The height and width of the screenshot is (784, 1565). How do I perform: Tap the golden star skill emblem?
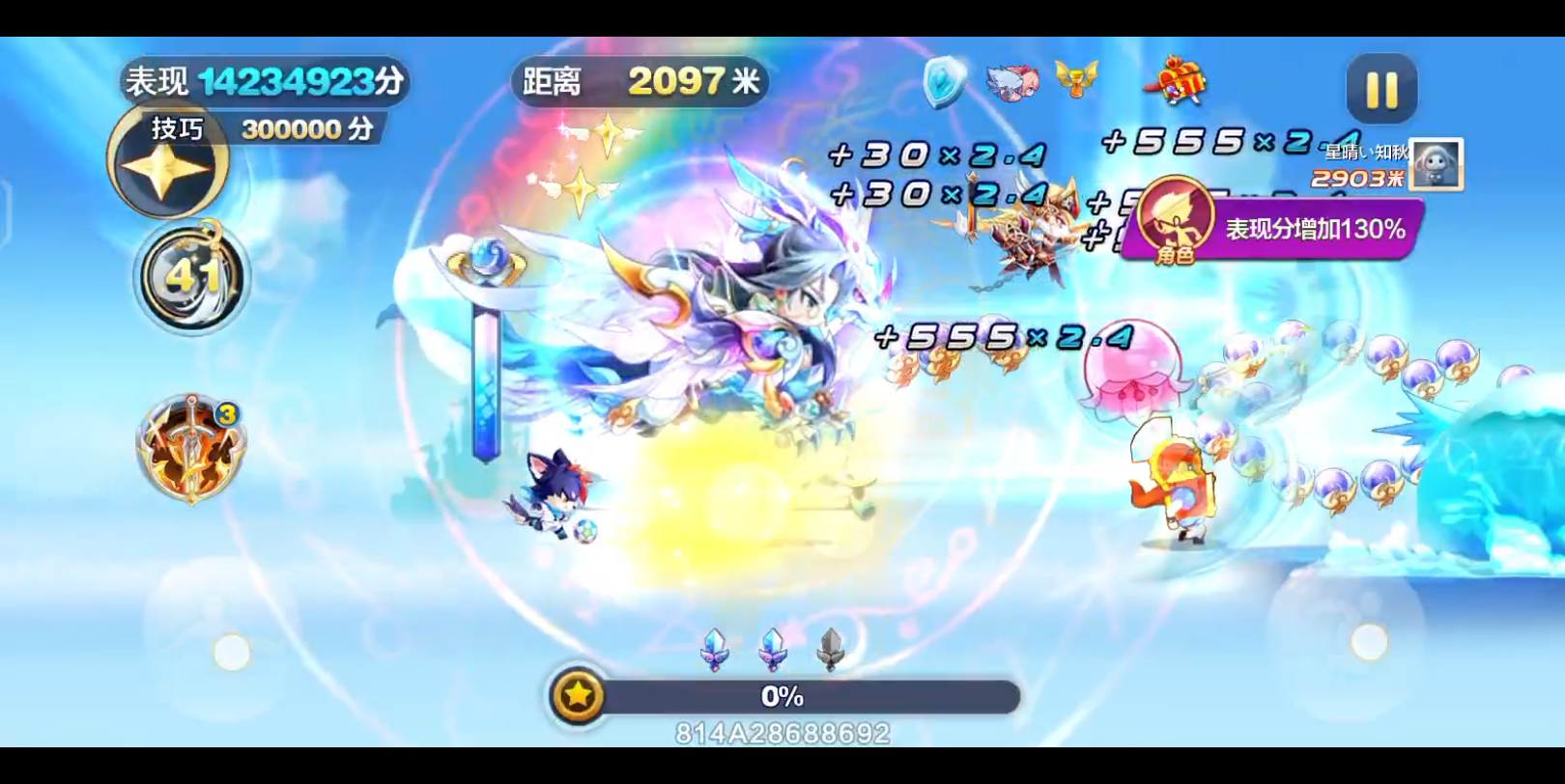click(x=165, y=165)
